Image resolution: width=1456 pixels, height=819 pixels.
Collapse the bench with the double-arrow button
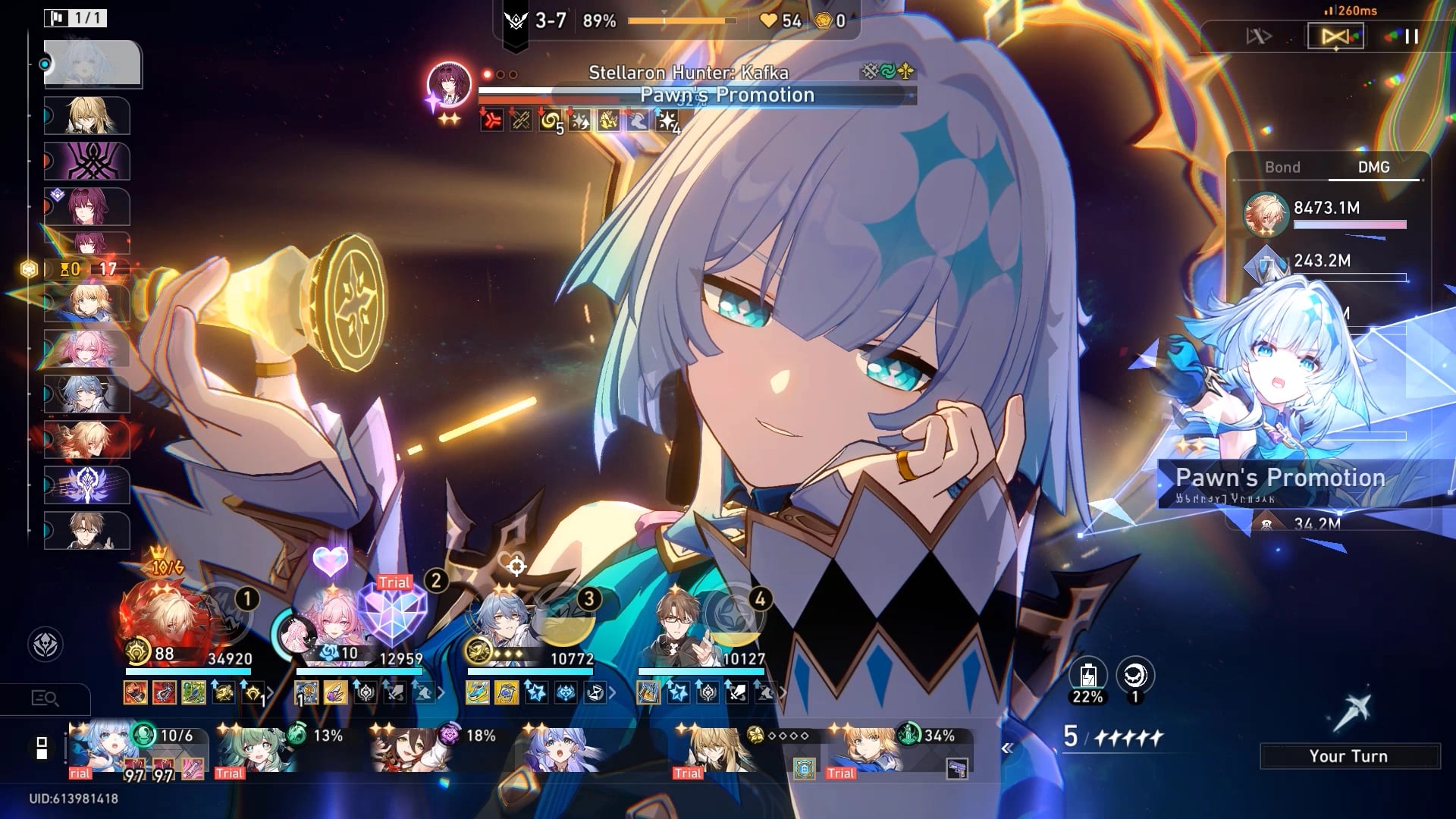click(x=1007, y=748)
